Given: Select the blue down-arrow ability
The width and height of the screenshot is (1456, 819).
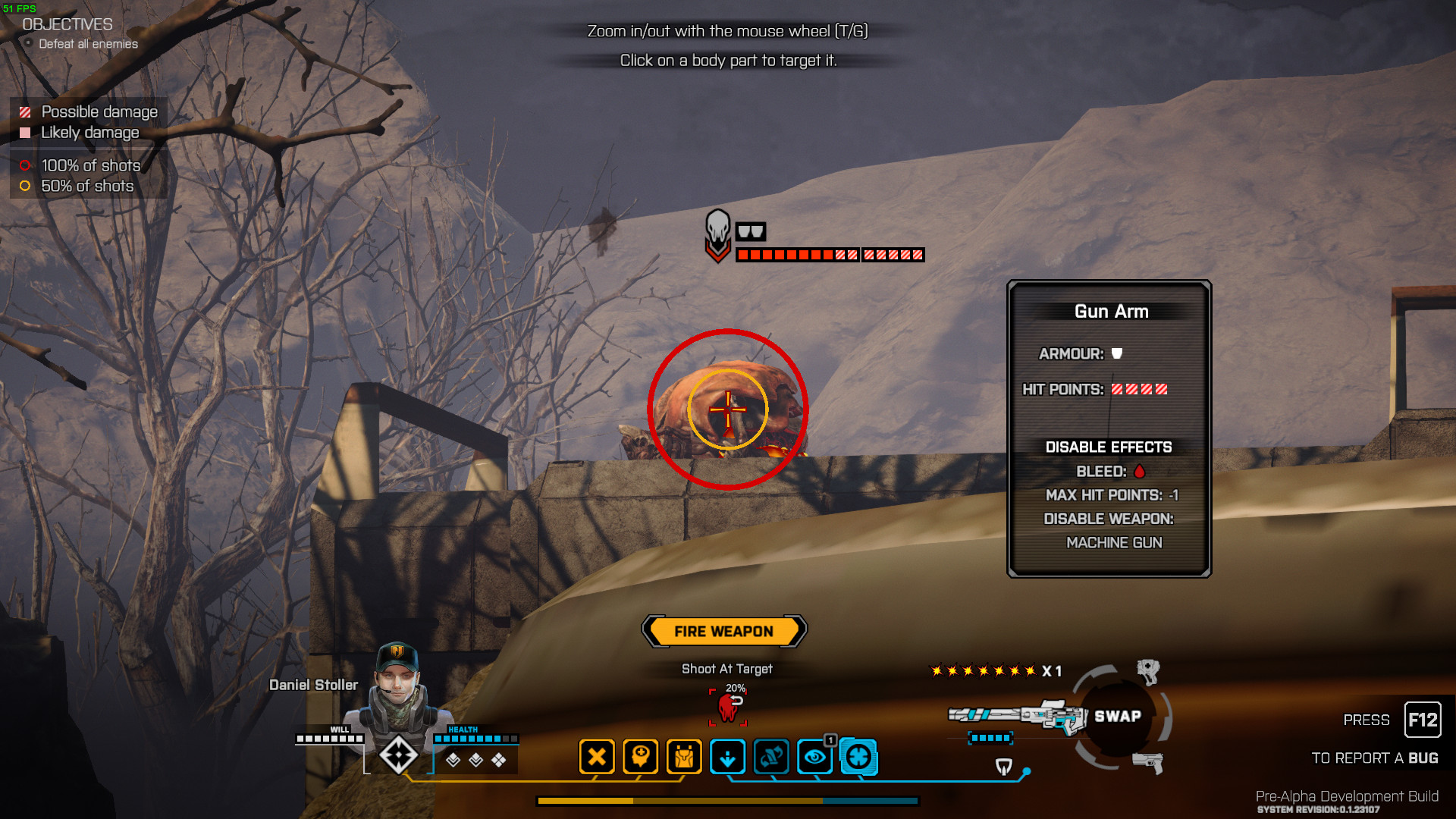Looking at the screenshot, I should 728,757.
